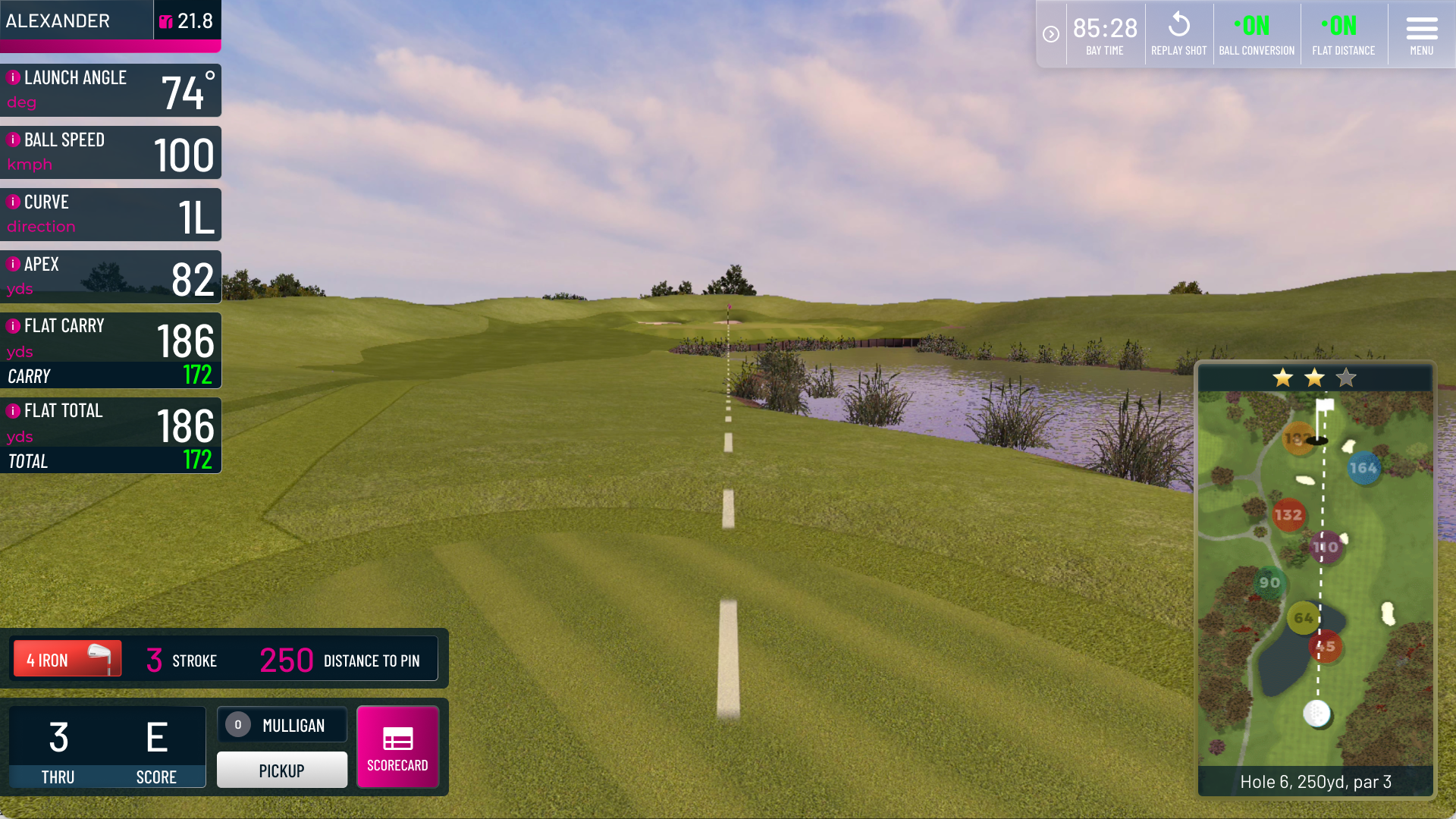Image resolution: width=1456 pixels, height=819 pixels.
Task: Show Flat Carry info
Action: pyautogui.click(x=13, y=326)
